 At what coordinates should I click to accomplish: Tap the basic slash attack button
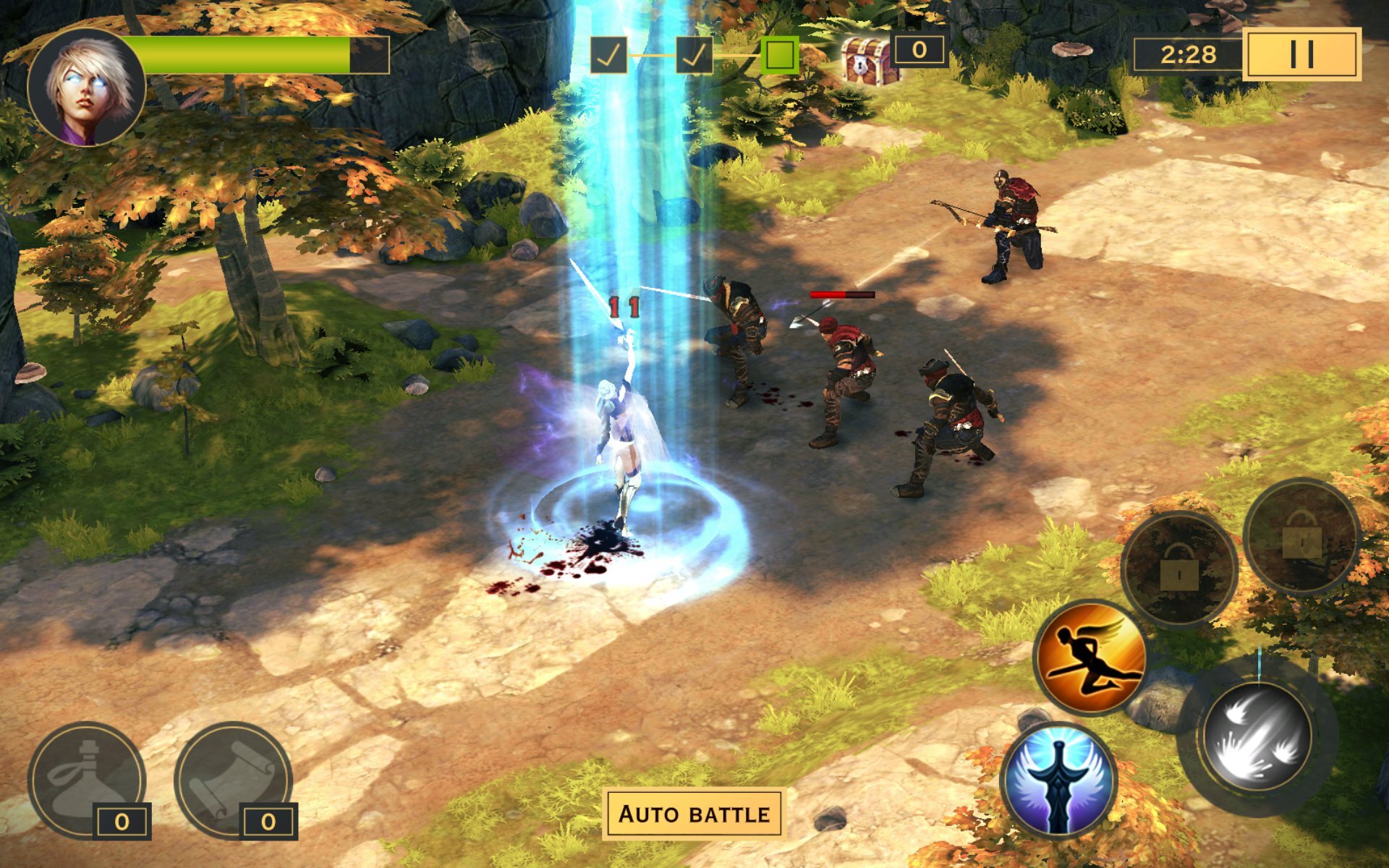pyautogui.click(x=1257, y=736)
